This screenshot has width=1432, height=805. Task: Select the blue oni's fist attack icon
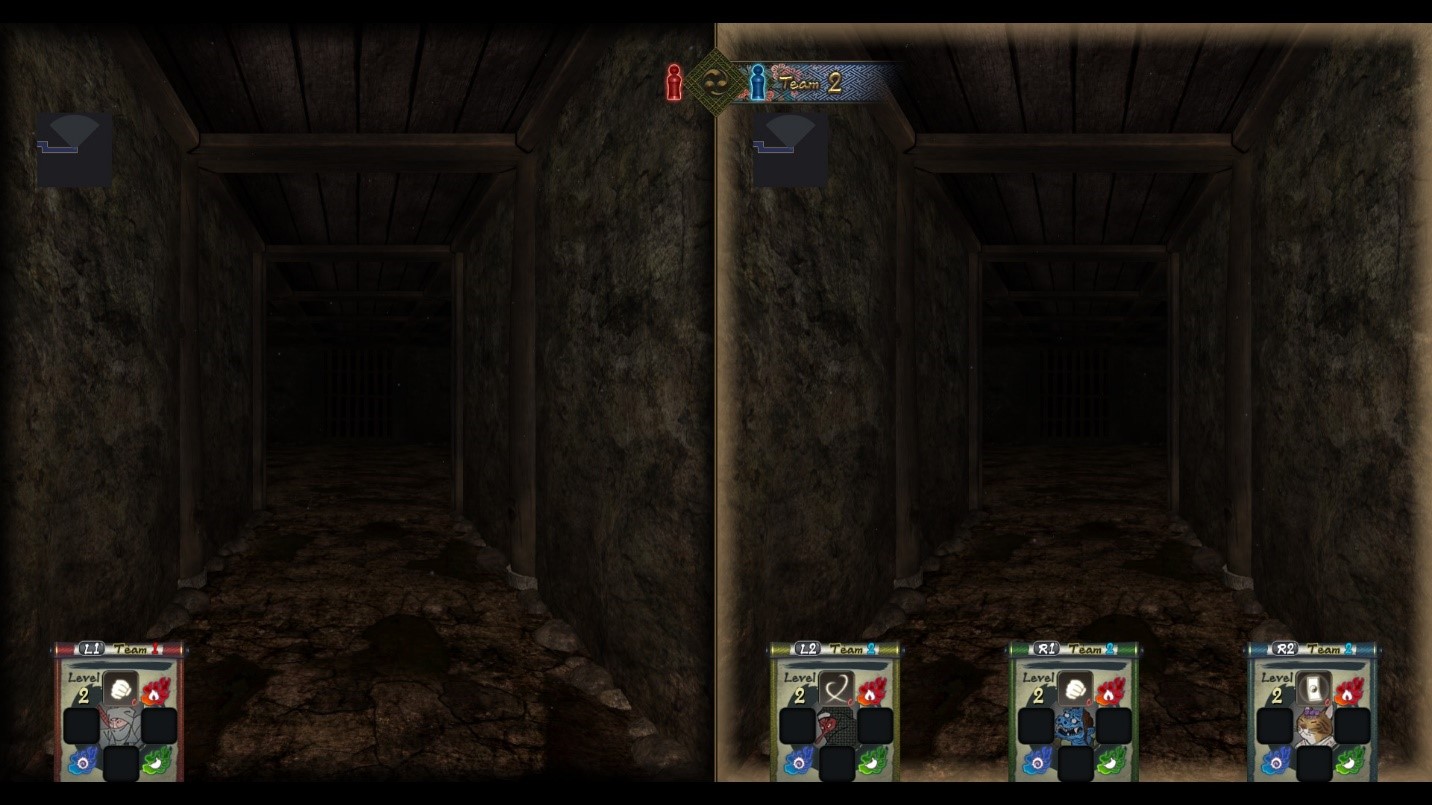[x=1075, y=689]
